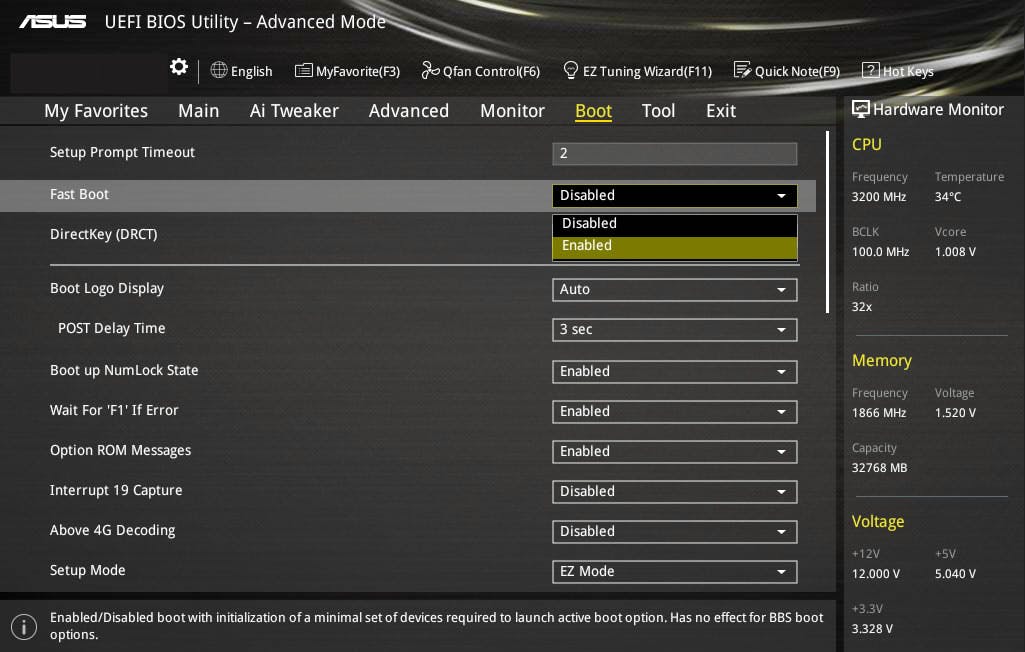This screenshot has width=1025, height=652.
Task: Change the Wait For 'F1' If Error setting
Action: pyautogui.click(x=674, y=412)
